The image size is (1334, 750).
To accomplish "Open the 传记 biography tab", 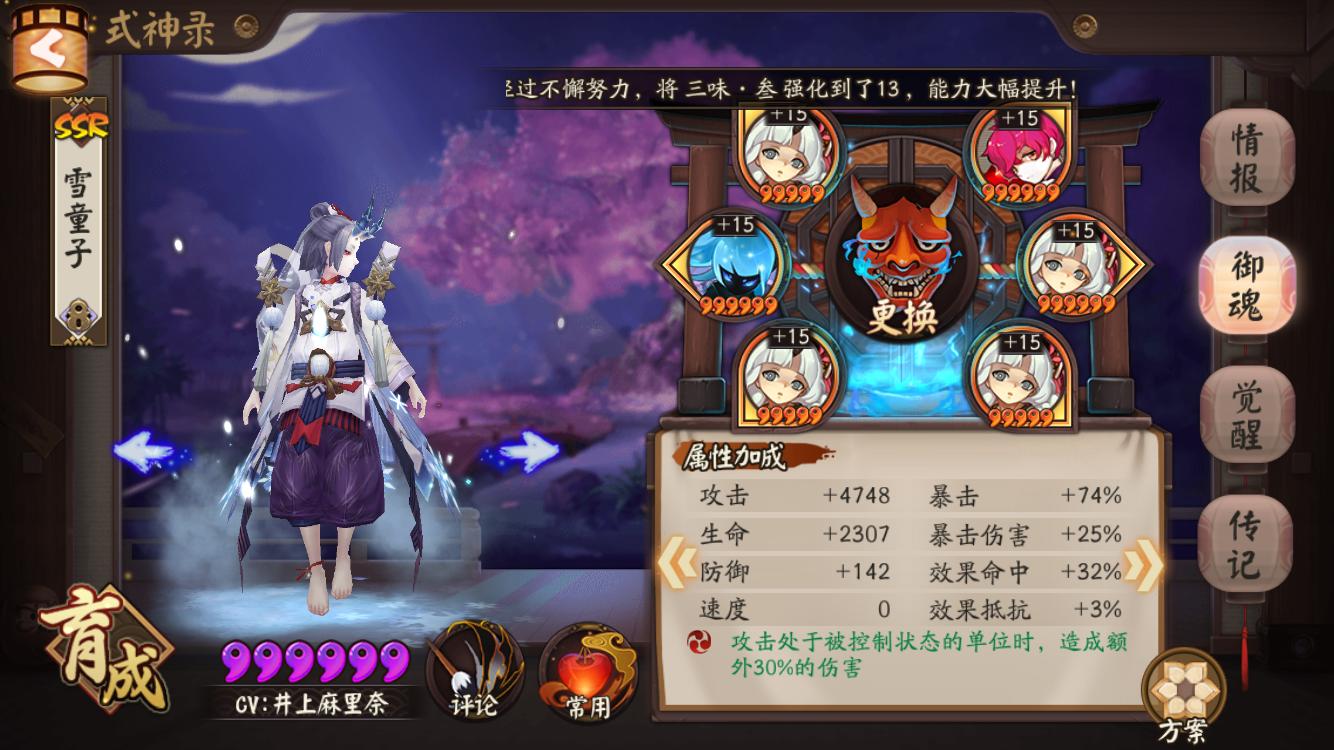I will tap(1244, 540).
